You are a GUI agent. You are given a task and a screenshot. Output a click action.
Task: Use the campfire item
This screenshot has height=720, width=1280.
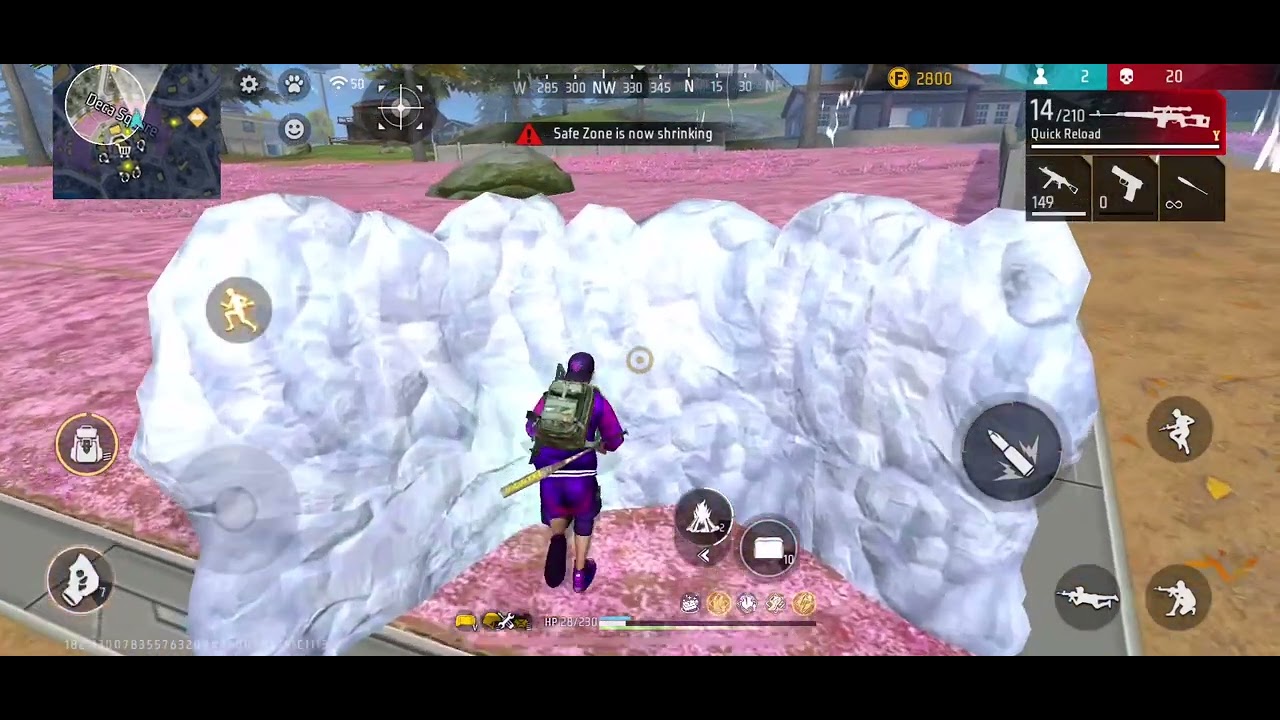(704, 518)
